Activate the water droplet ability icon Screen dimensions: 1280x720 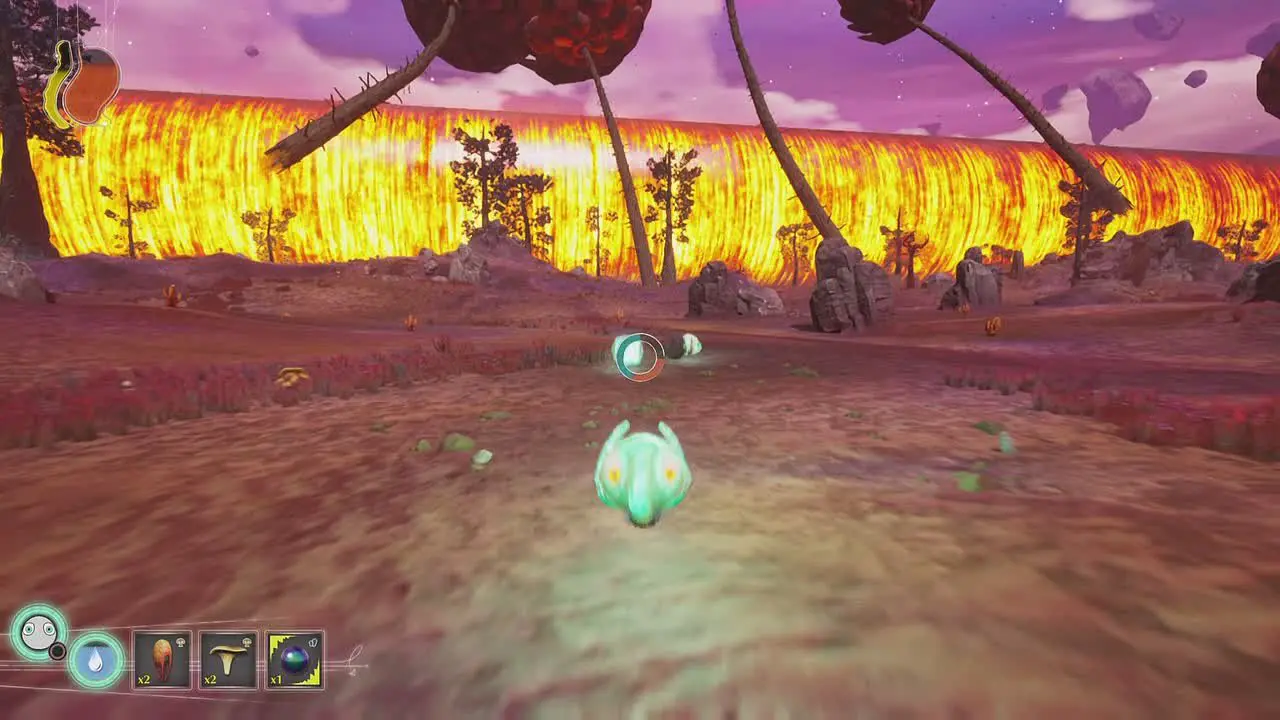(x=96, y=660)
